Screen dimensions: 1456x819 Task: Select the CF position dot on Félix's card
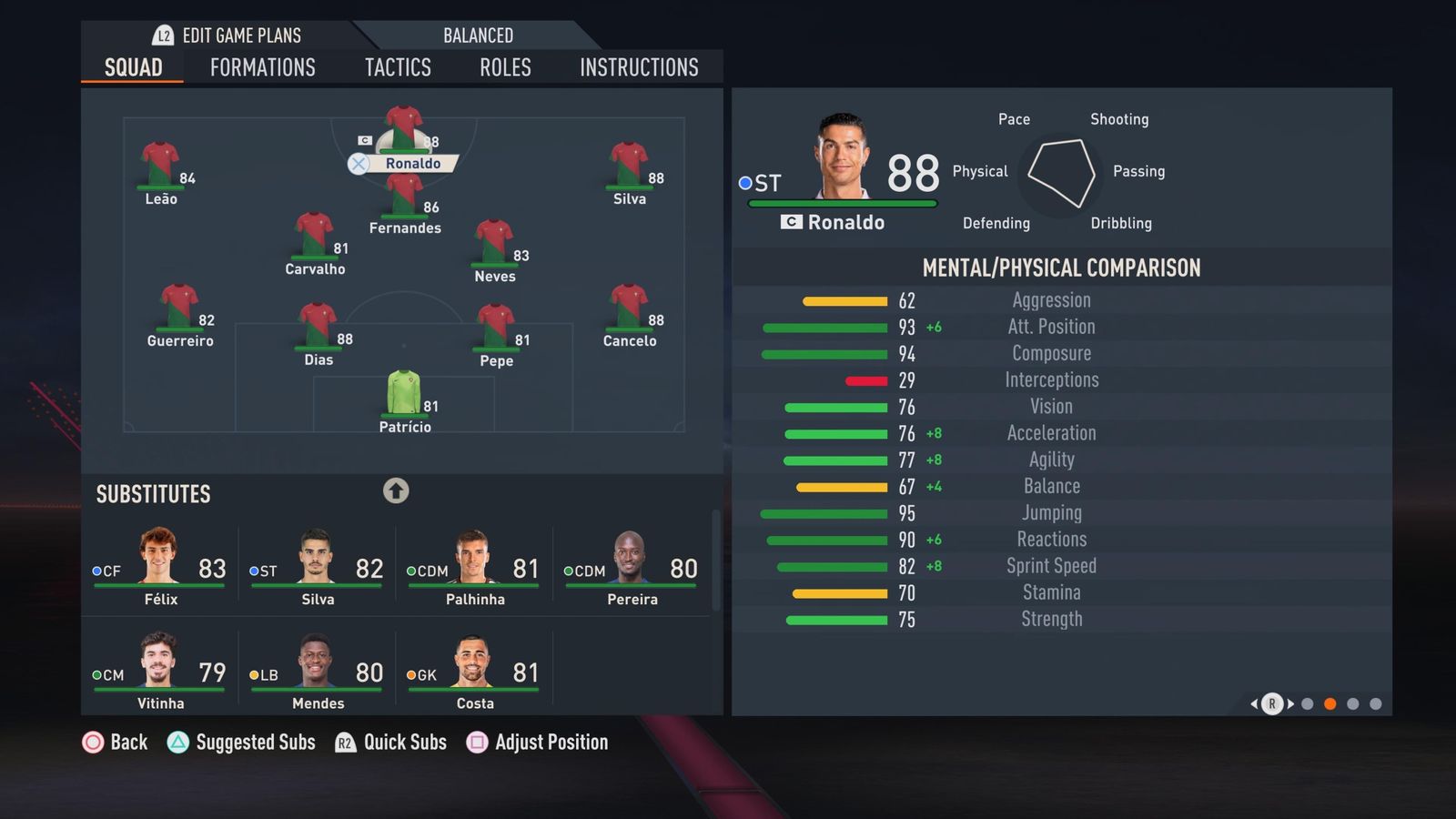(x=96, y=571)
